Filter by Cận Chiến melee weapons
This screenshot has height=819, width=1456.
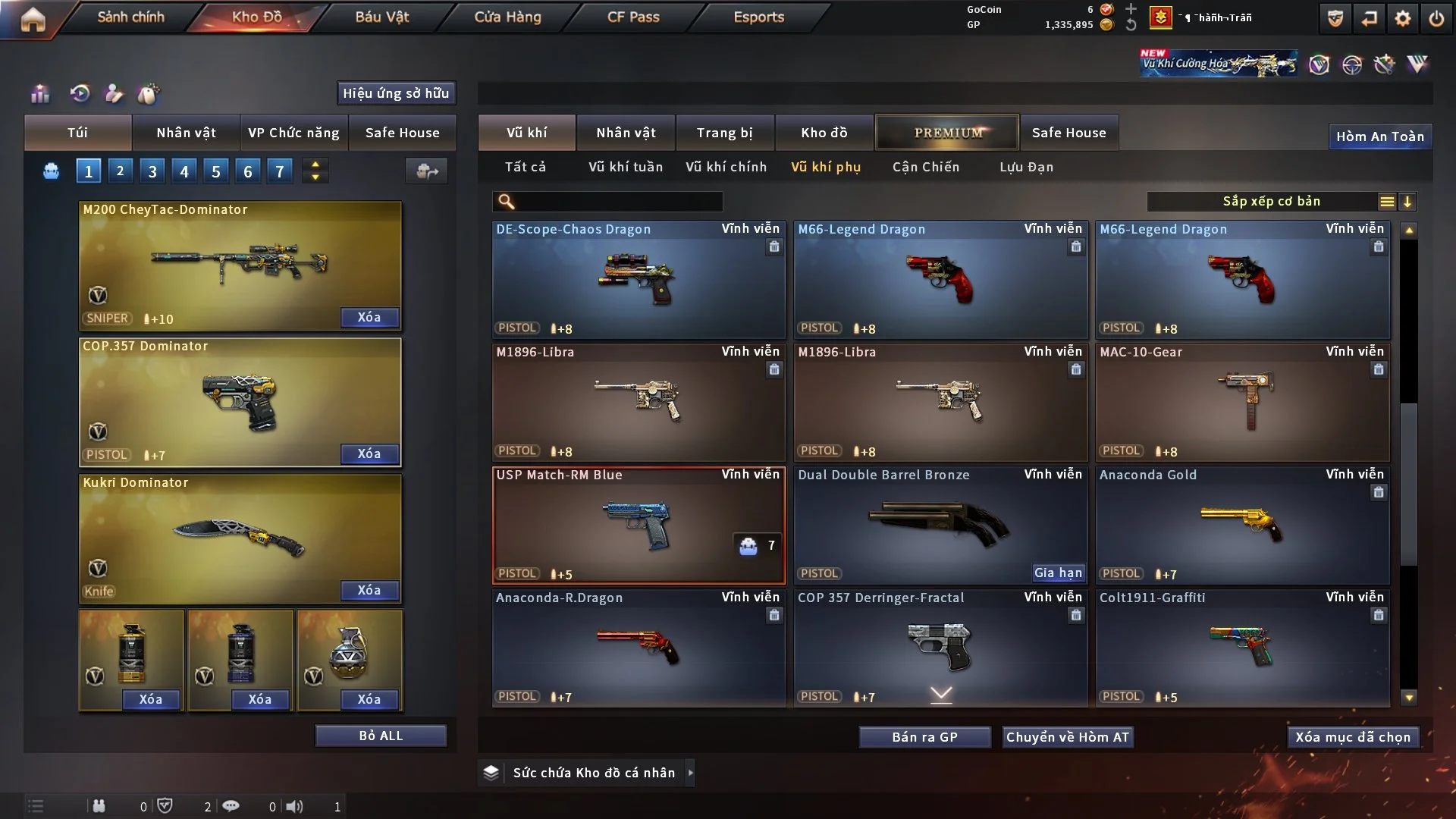[x=926, y=167]
